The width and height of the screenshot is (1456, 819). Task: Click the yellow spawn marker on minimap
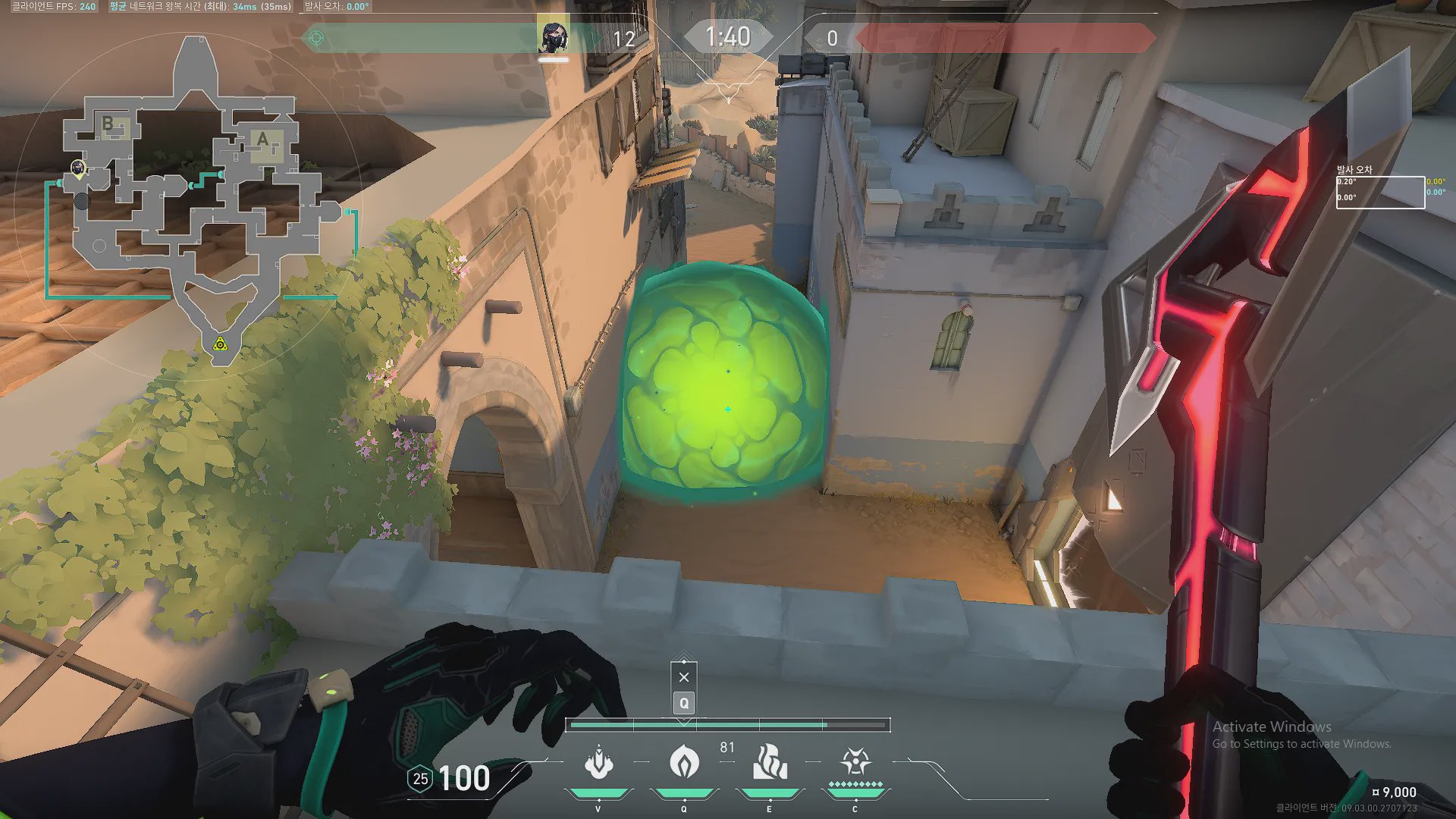pos(220,345)
